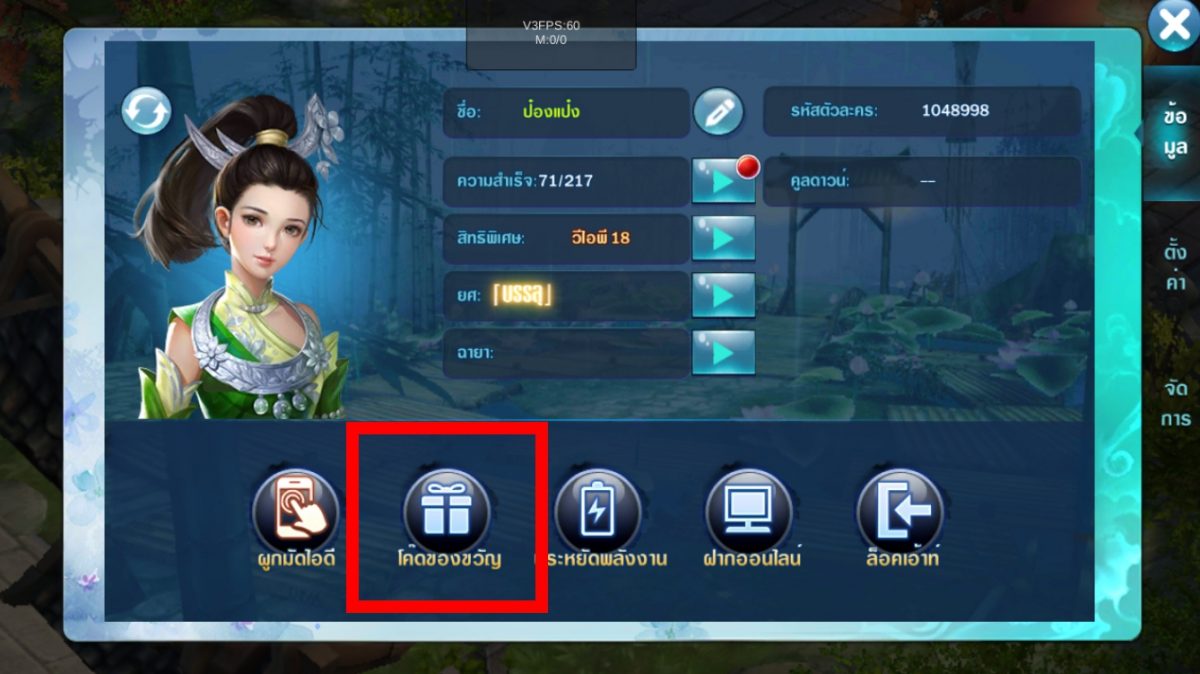Viewport: 1200px width, 674px height.
Task: Open achievements arrow with red dot
Action: (723, 181)
